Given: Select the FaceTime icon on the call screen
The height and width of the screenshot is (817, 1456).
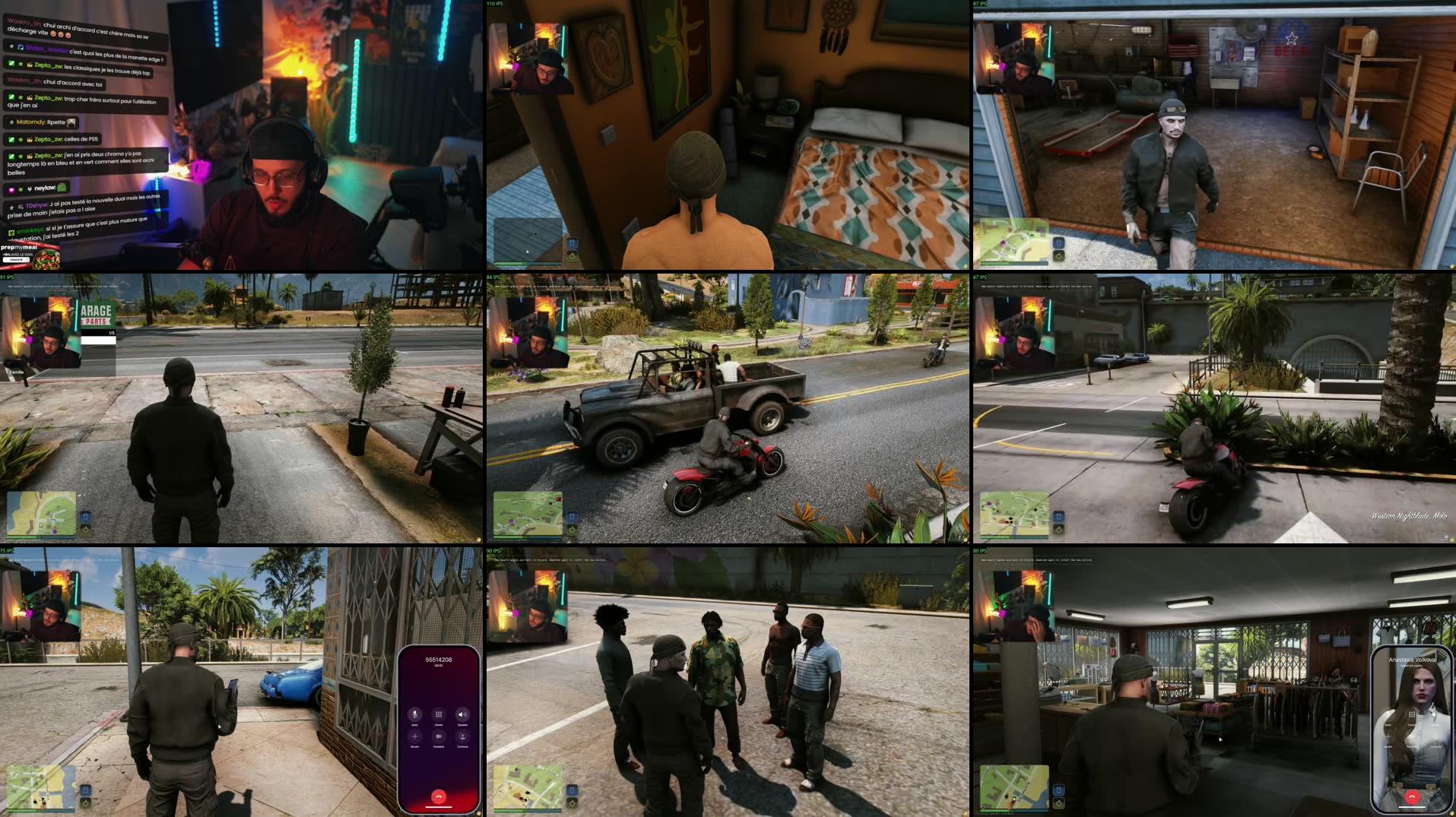Looking at the screenshot, I should [x=439, y=736].
